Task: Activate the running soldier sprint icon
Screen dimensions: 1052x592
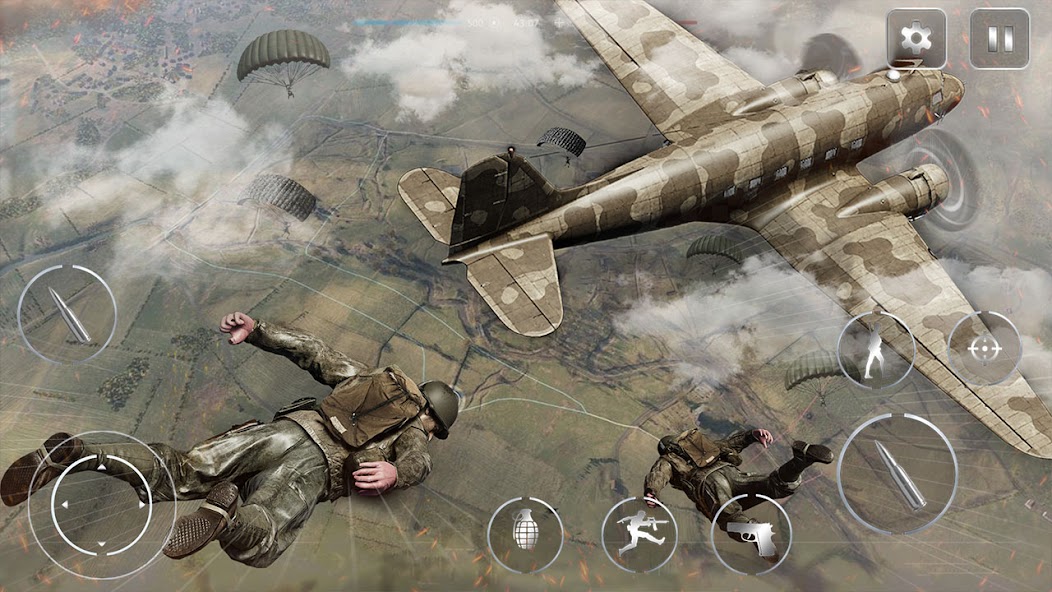Action: [639, 535]
